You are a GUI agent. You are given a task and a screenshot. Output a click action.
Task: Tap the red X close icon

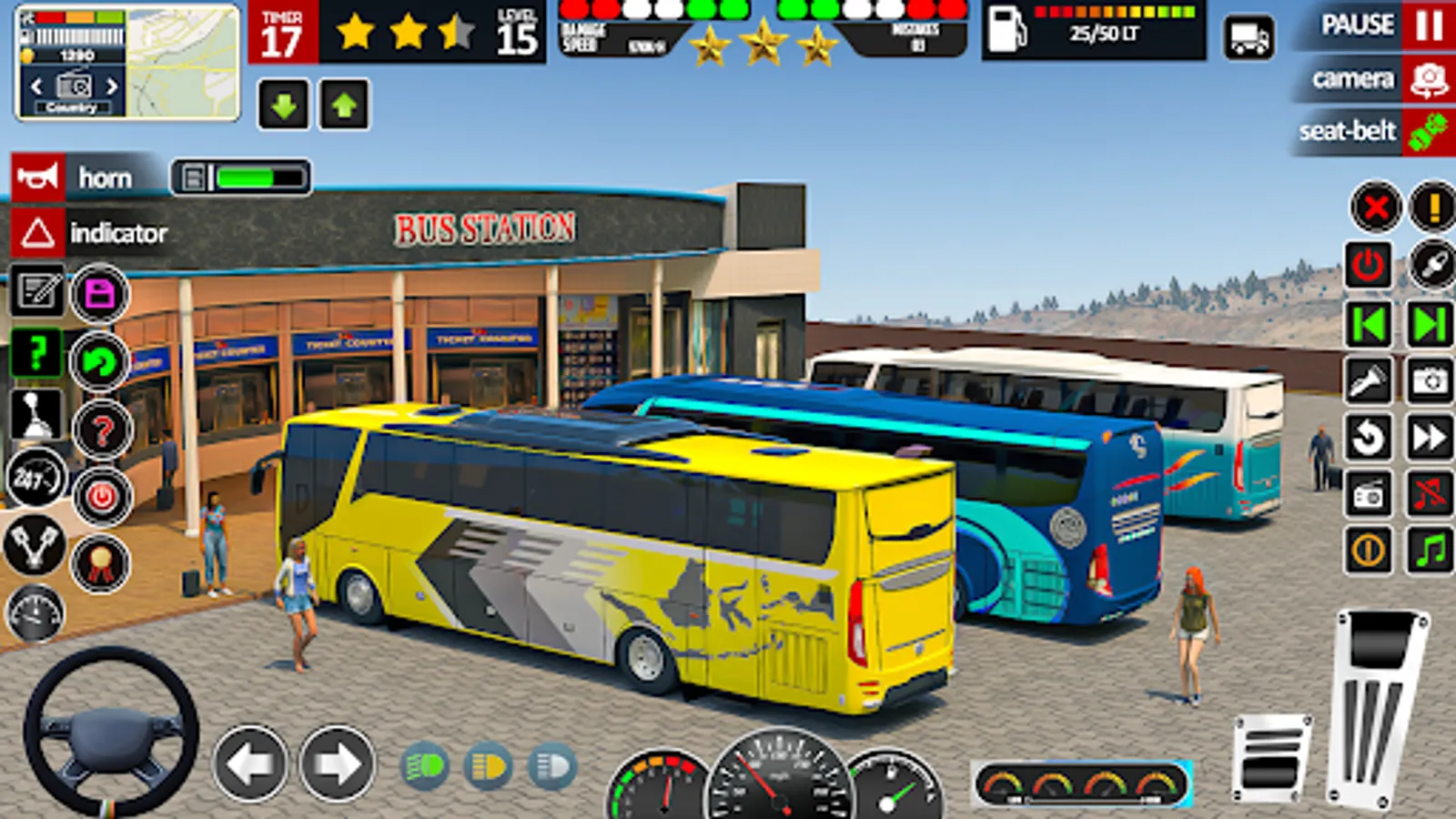click(1375, 207)
